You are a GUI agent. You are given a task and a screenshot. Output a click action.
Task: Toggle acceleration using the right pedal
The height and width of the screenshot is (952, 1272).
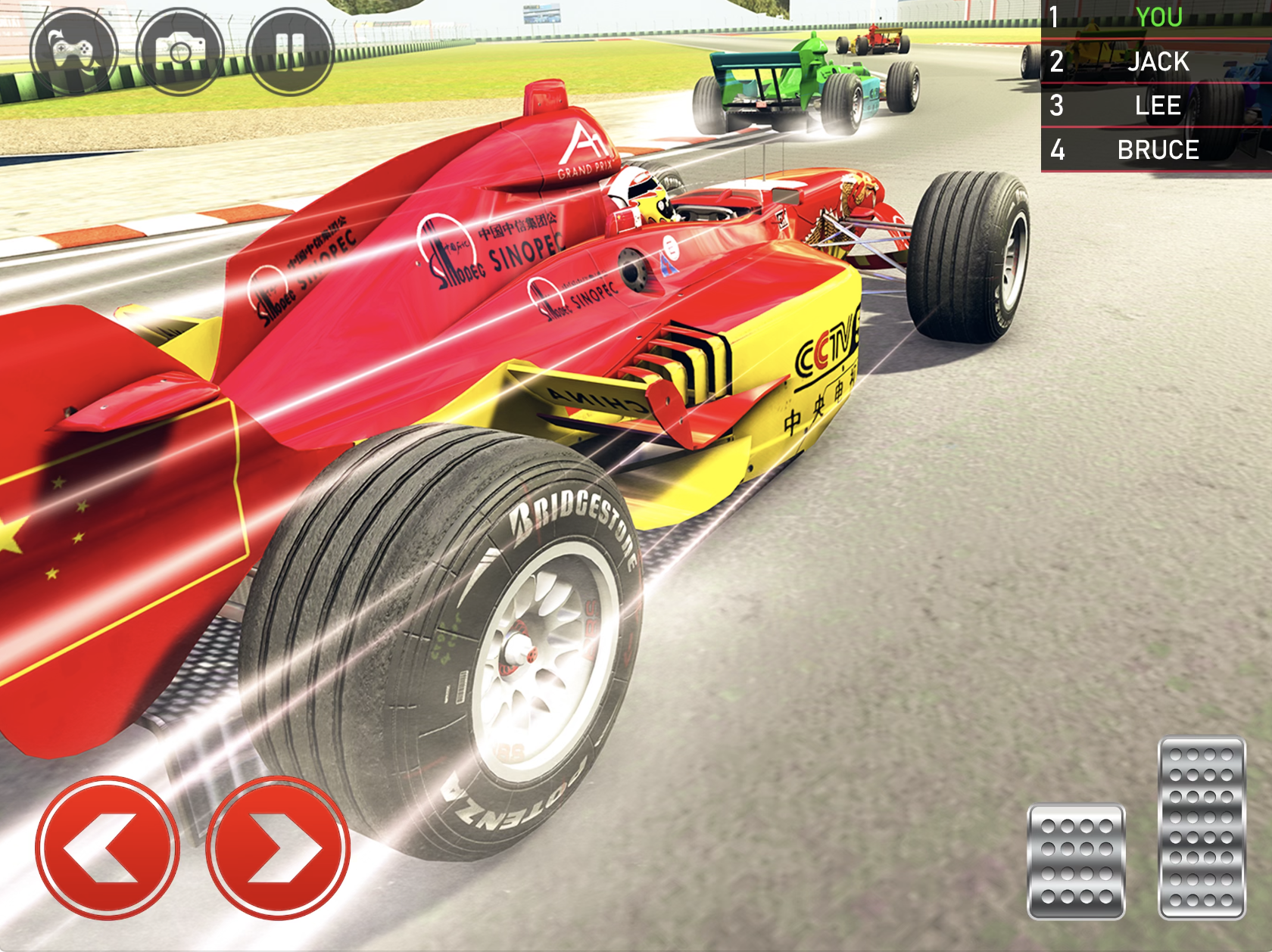tap(1201, 824)
